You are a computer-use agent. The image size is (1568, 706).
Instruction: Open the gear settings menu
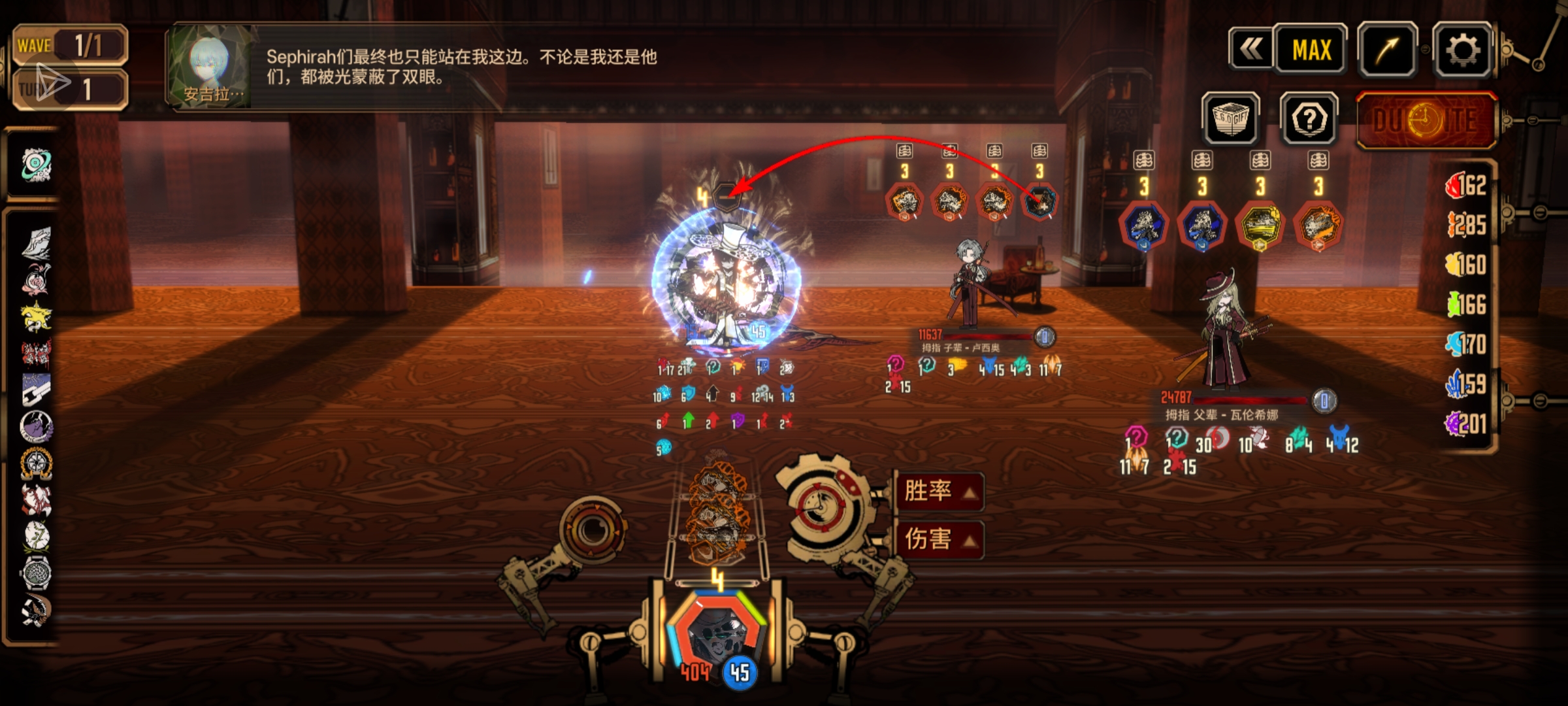point(1462,50)
